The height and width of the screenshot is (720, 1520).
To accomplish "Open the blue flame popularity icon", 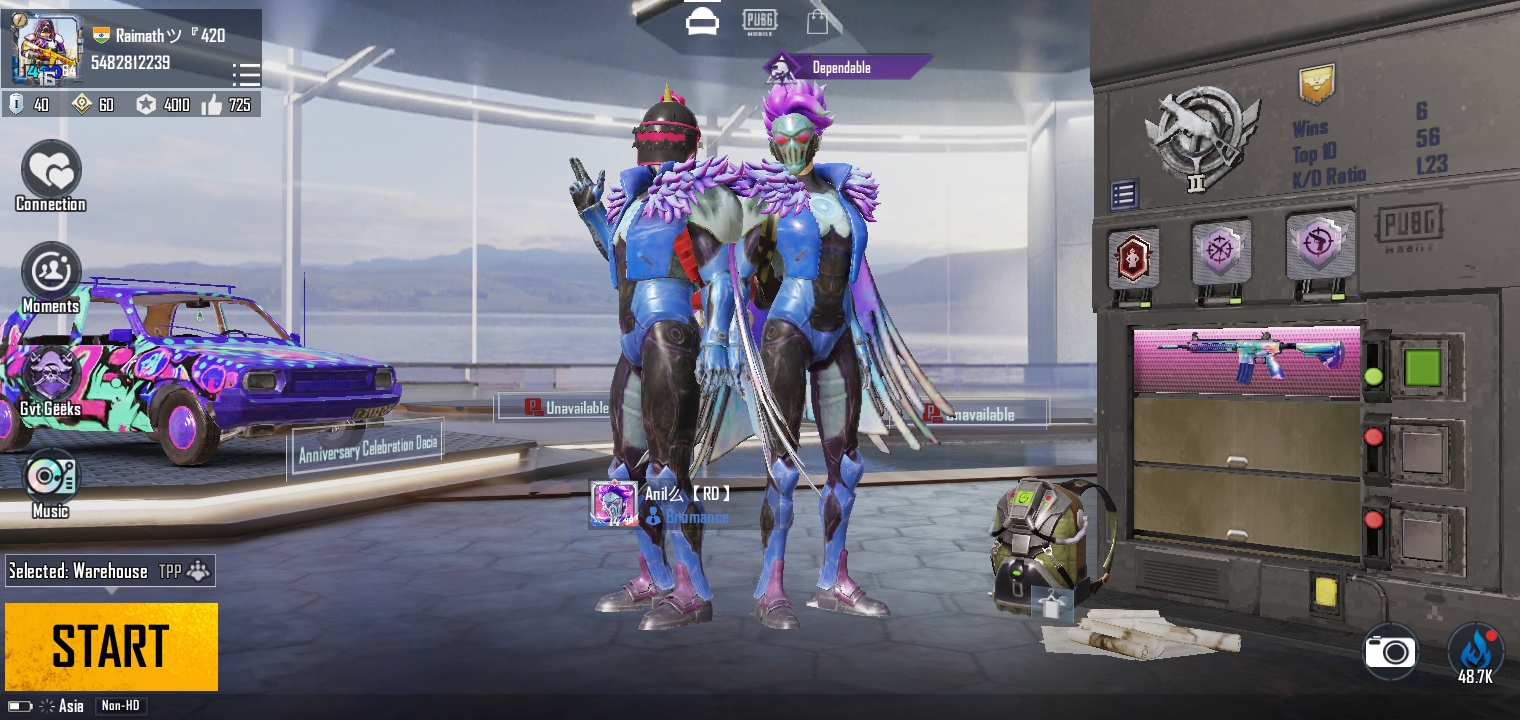I will click(x=1475, y=652).
